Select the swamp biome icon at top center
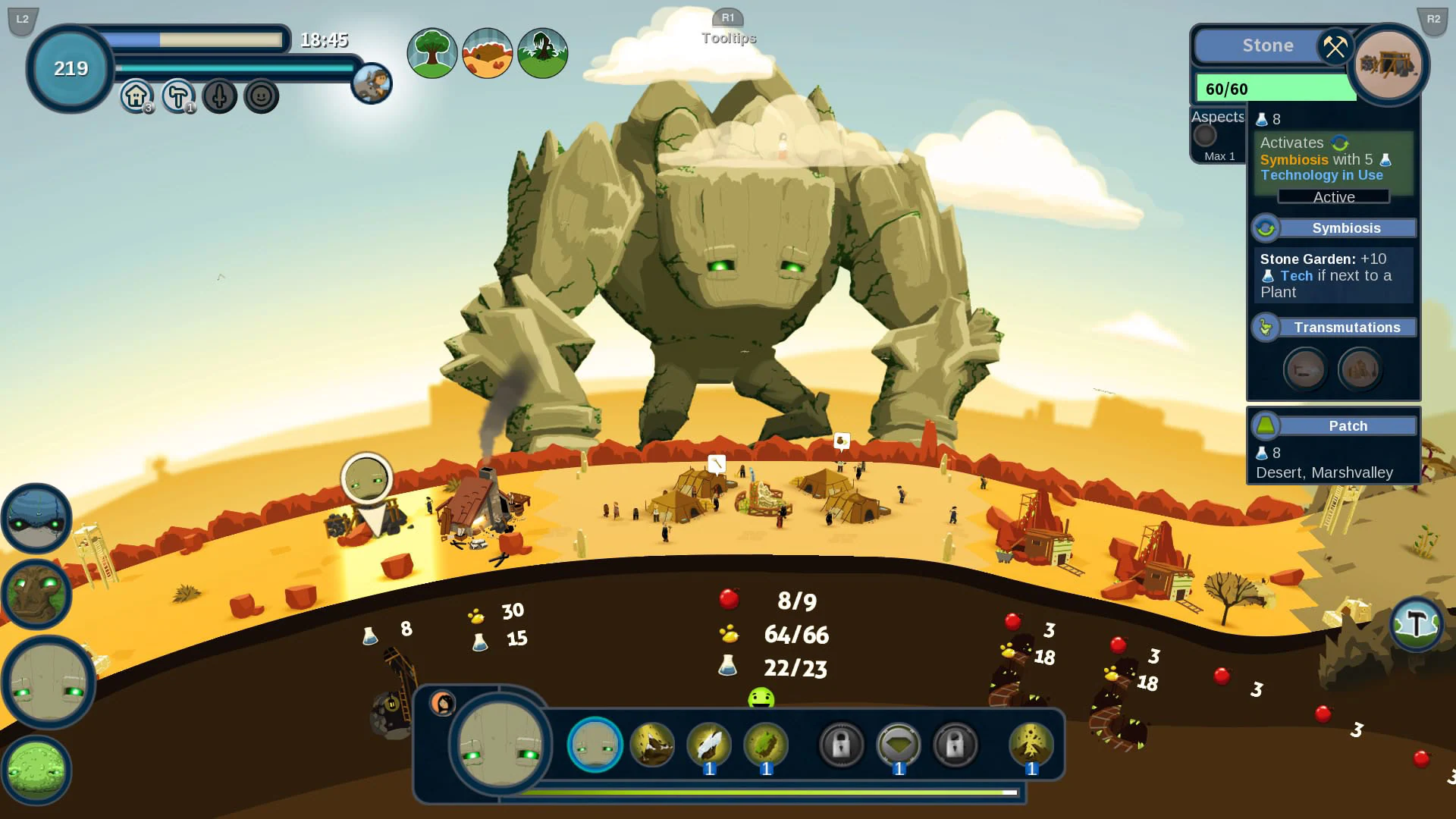 pos(542,52)
